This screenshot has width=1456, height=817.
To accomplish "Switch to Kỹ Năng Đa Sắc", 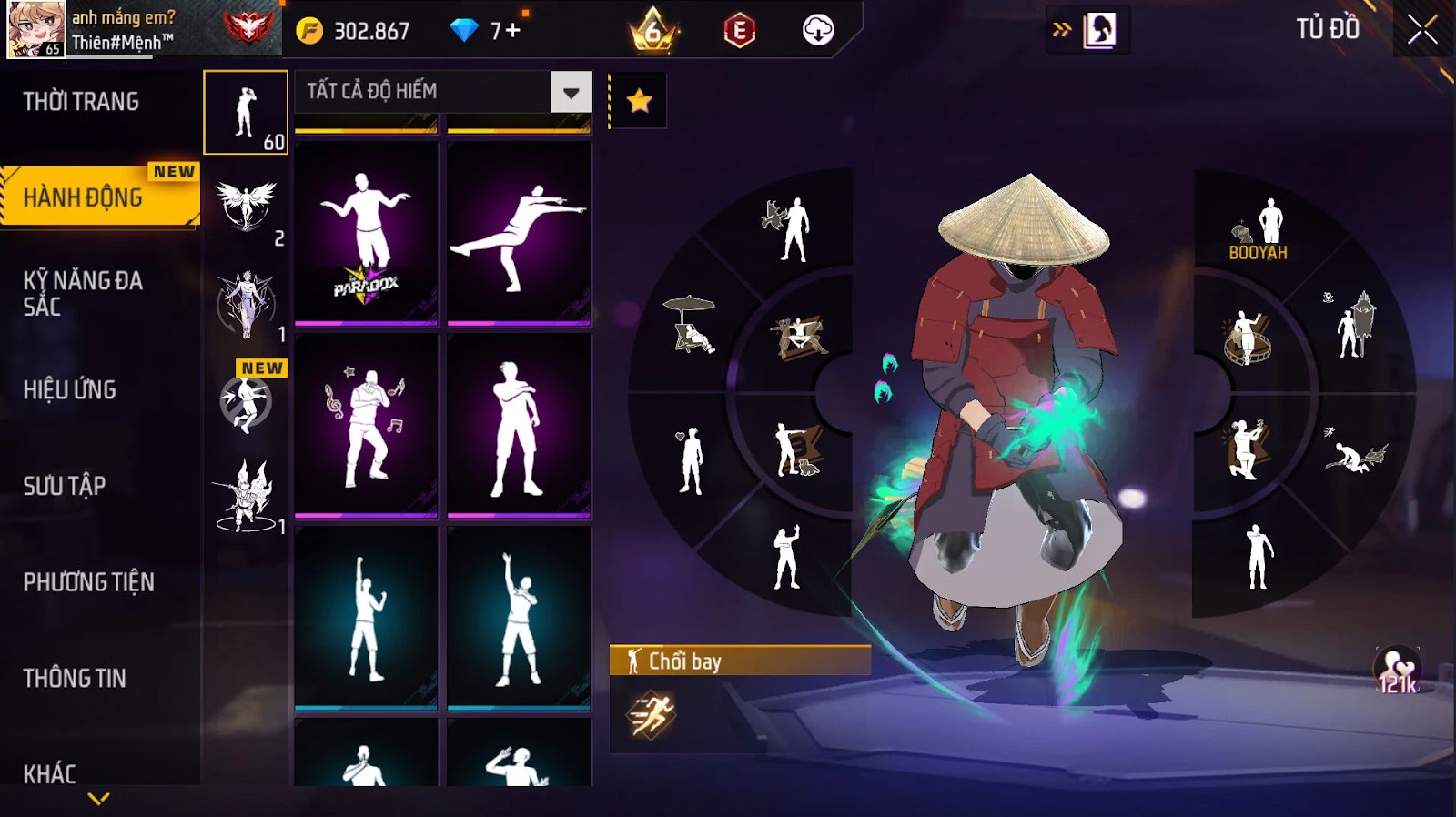I will [82, 293].
